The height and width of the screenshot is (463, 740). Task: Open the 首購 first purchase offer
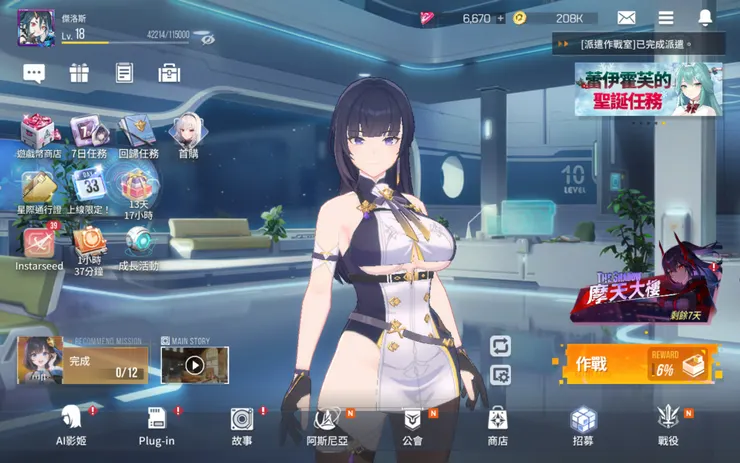coord(187,136)
